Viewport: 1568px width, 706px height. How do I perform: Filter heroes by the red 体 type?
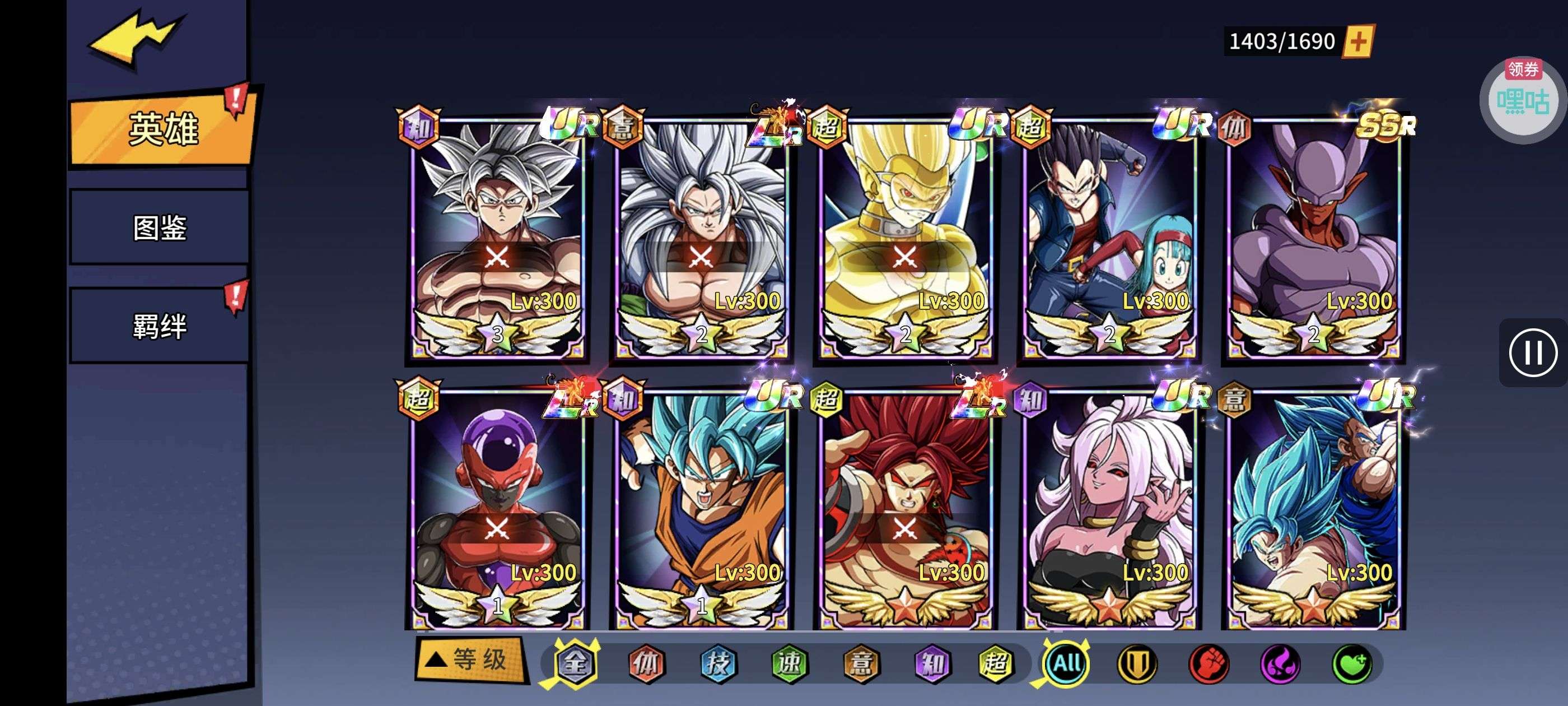coord(646,663)
